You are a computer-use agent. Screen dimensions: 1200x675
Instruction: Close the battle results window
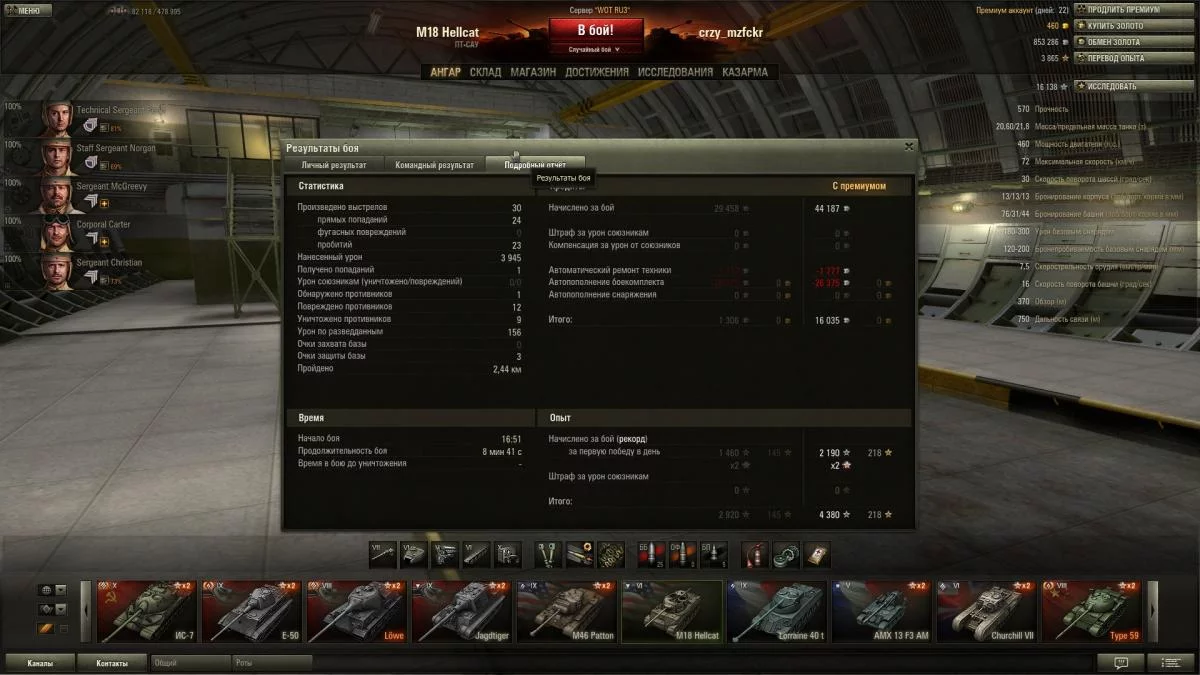(x=908, y=146)
